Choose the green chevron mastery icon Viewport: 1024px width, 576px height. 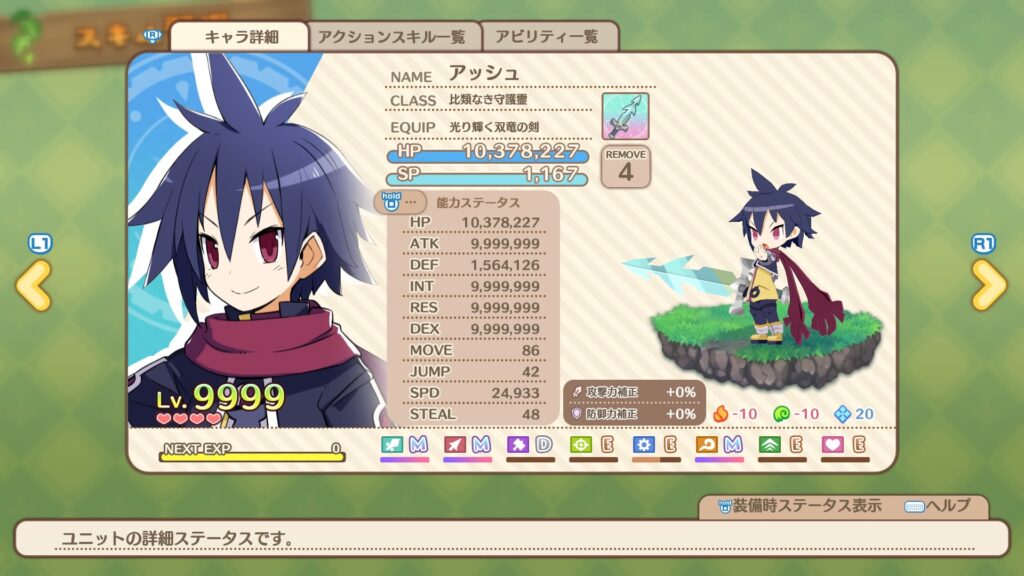click(x=770, y=444)
